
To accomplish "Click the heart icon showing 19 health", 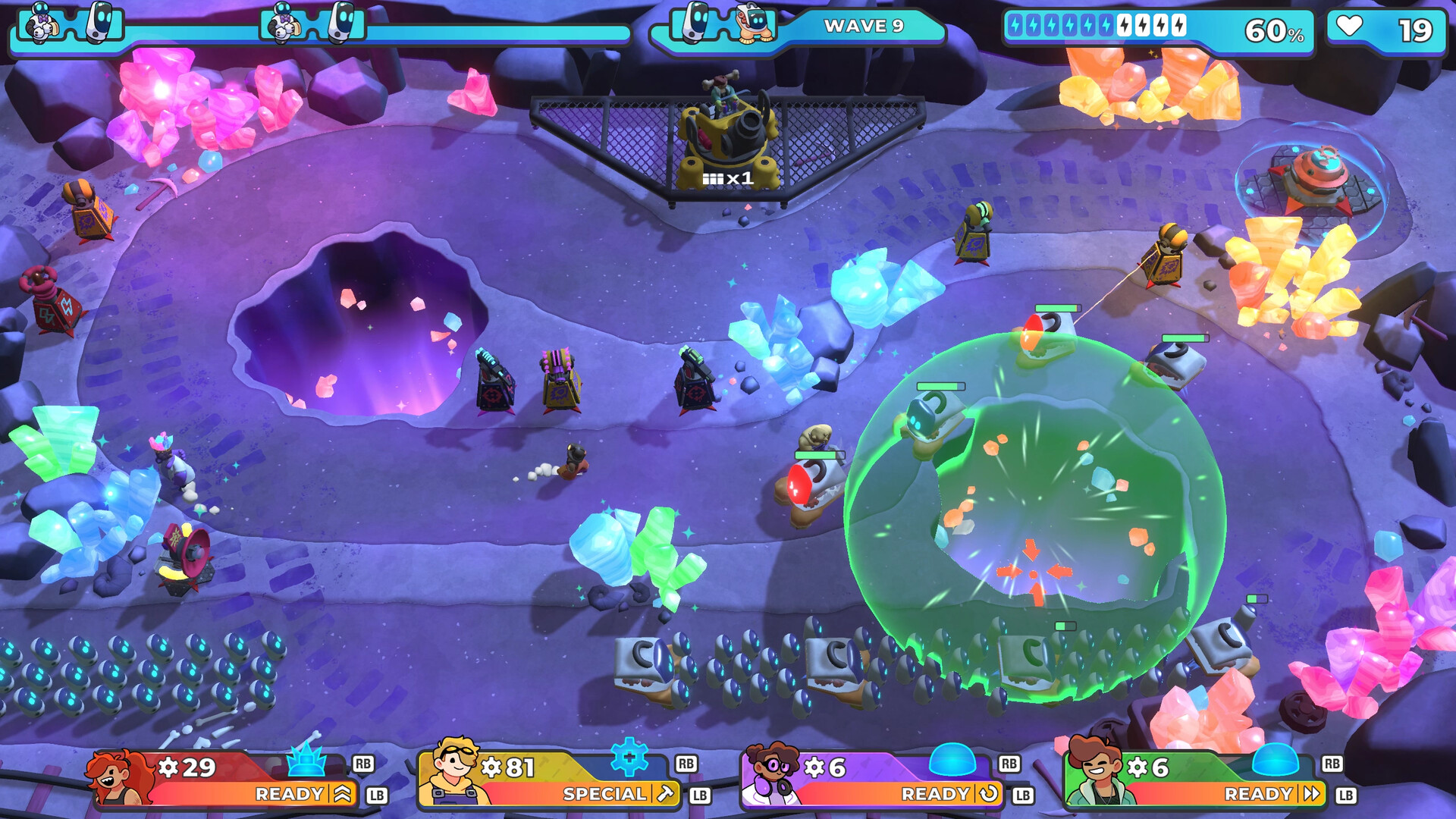I will [x=1351, y=28].
